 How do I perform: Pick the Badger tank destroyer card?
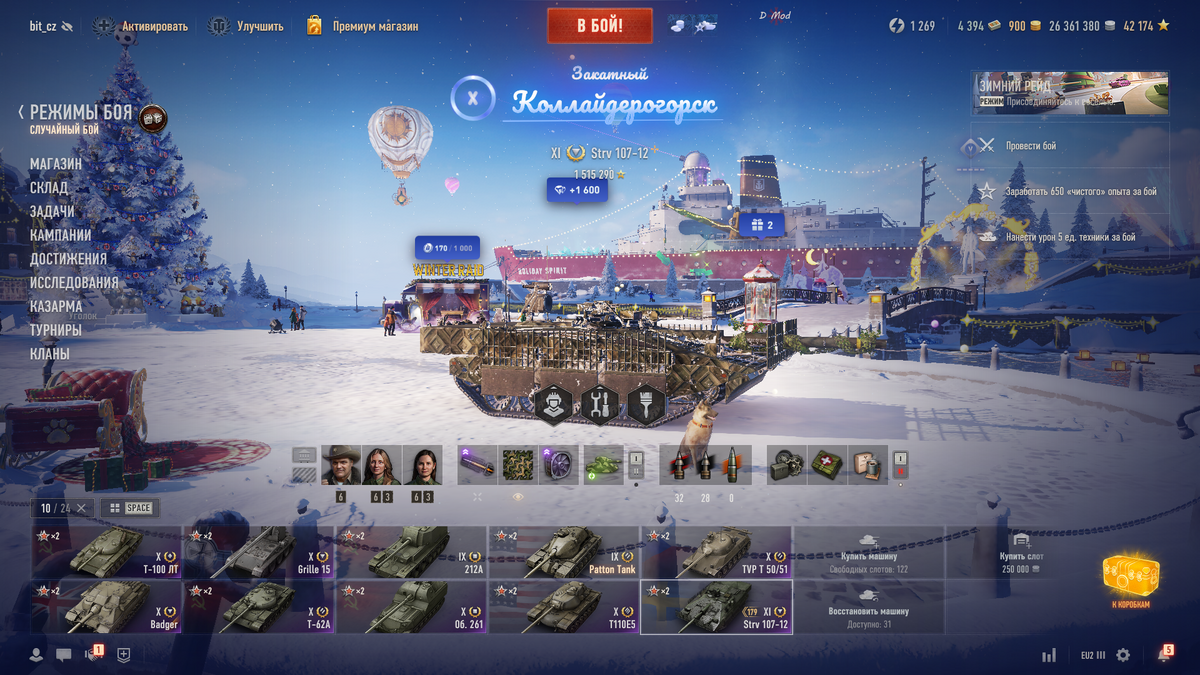(x=107, y=608)
